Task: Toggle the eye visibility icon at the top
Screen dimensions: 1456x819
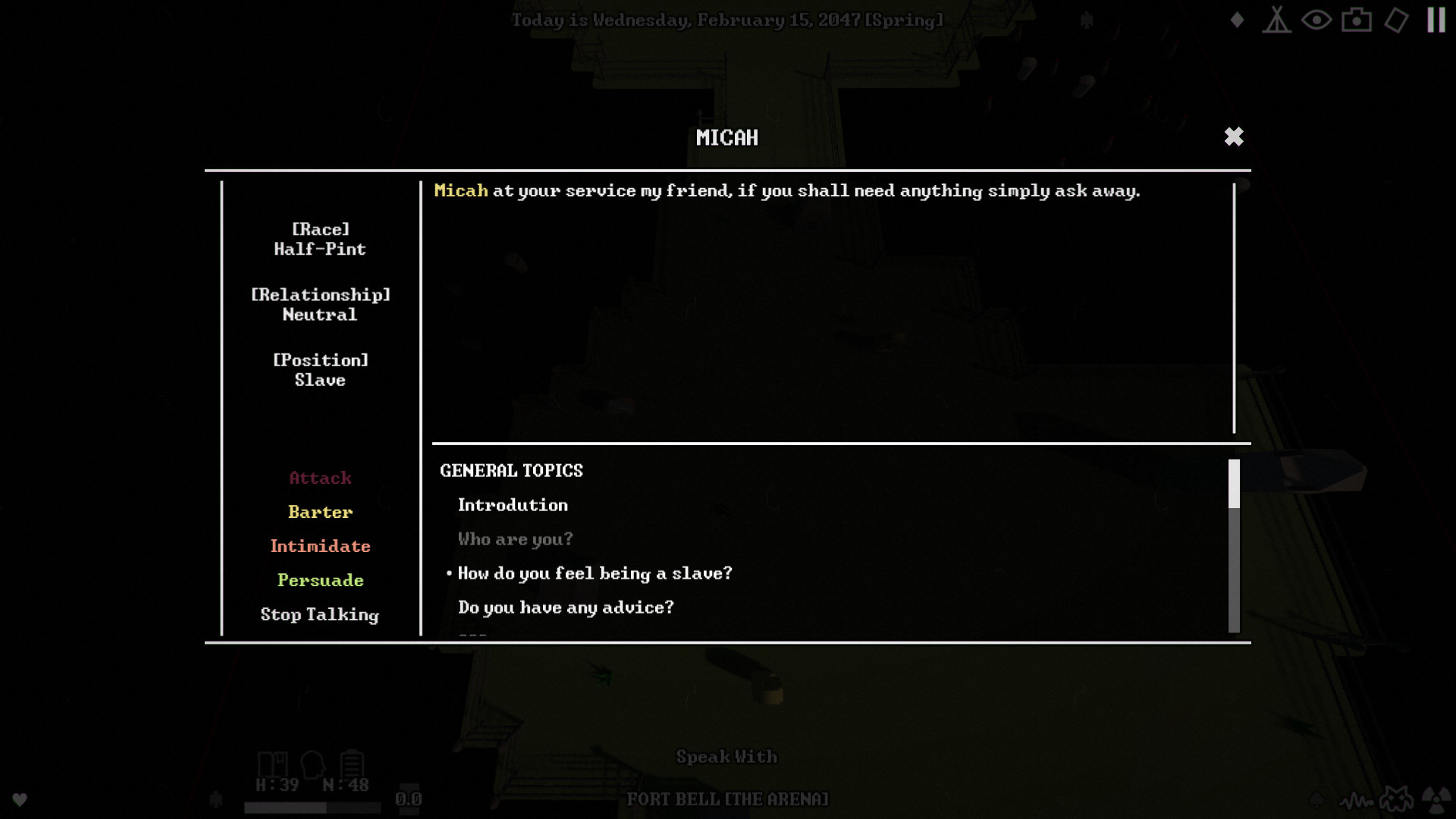Action: 1317,20
